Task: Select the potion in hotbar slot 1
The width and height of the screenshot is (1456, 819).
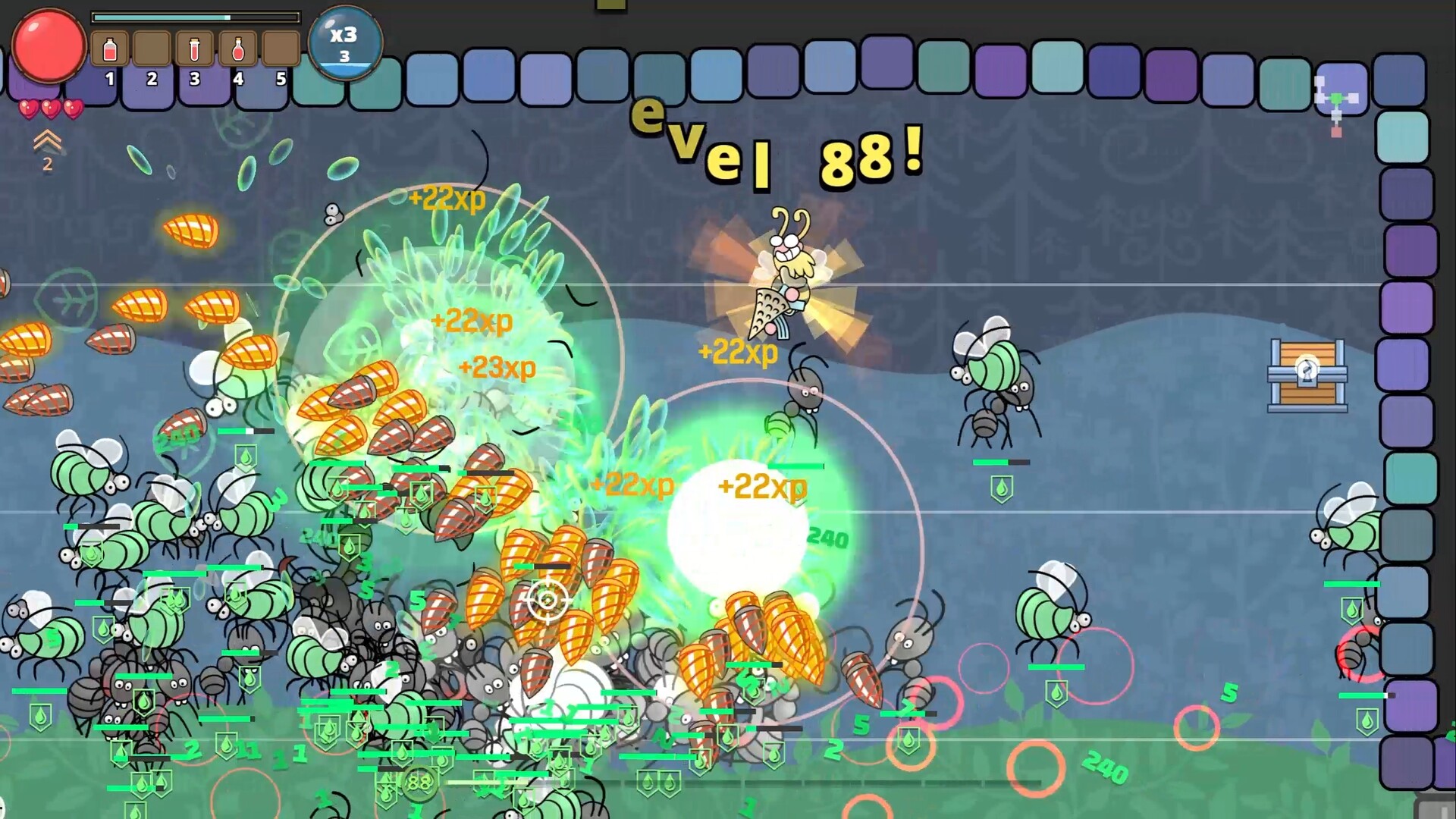Action: (x=112, y=47)
